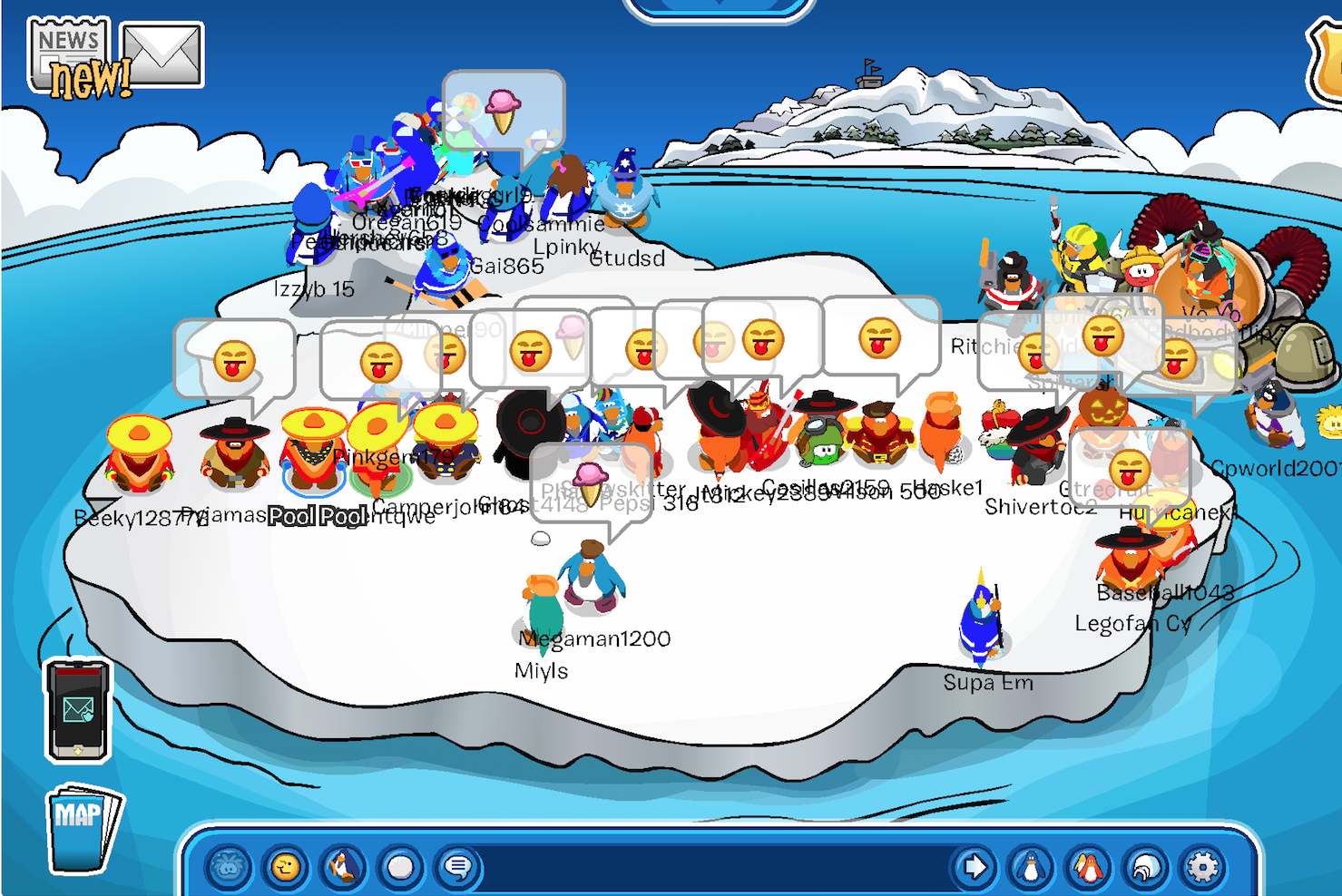Open the spy phone

tap(78, 709)
